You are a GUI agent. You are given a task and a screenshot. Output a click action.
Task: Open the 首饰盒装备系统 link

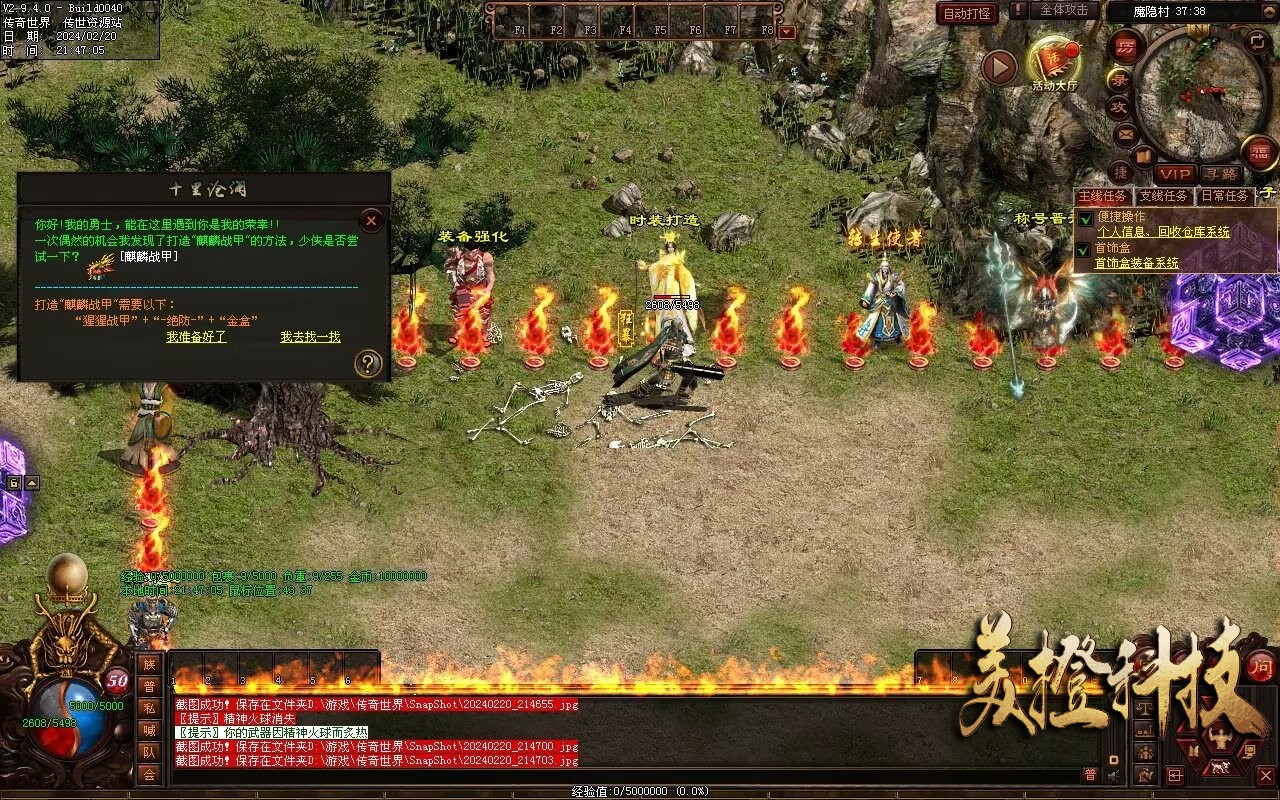click(1136, 263)
